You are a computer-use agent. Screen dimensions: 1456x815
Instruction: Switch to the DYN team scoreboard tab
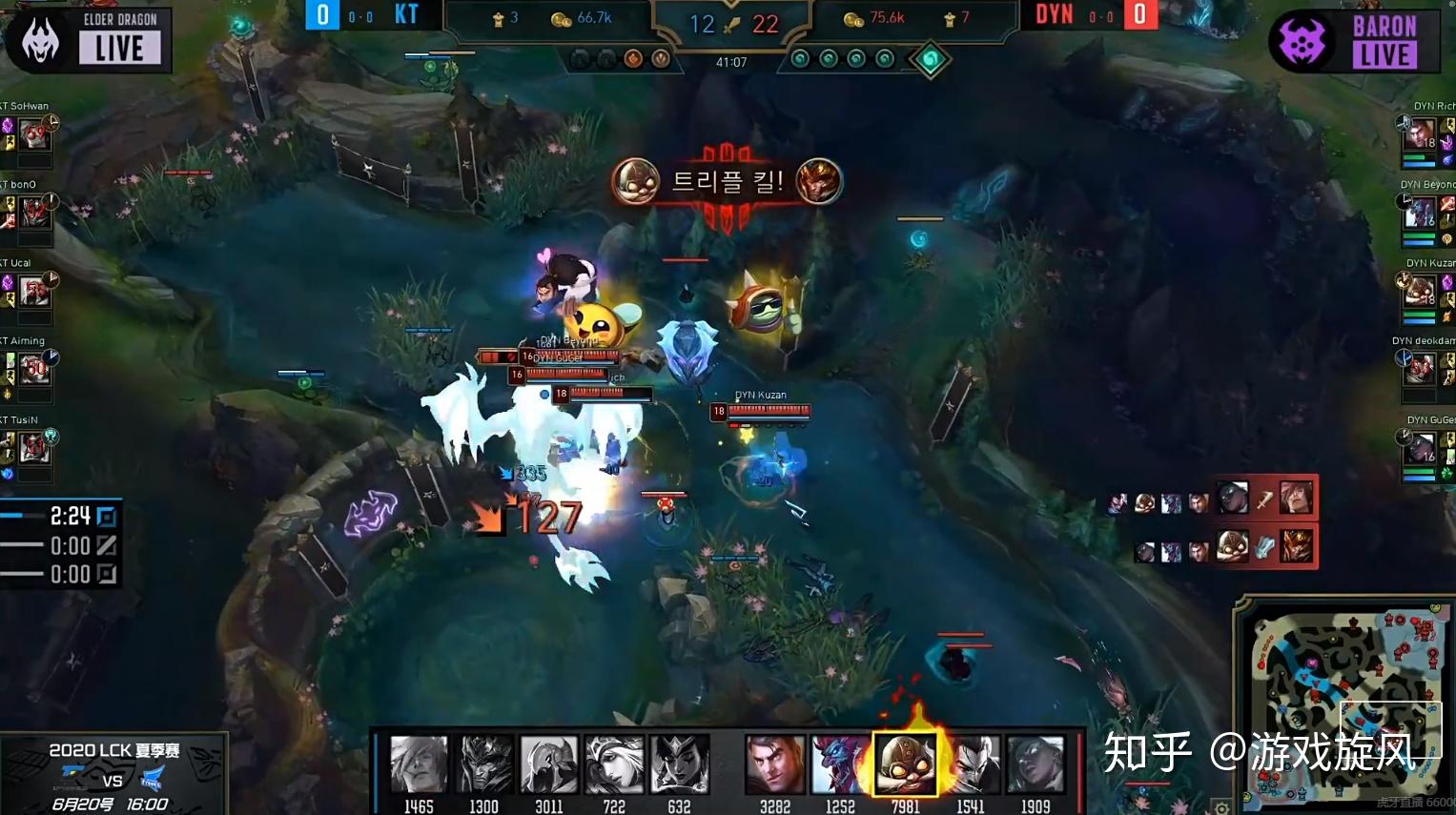click(x=1054, y=14)
